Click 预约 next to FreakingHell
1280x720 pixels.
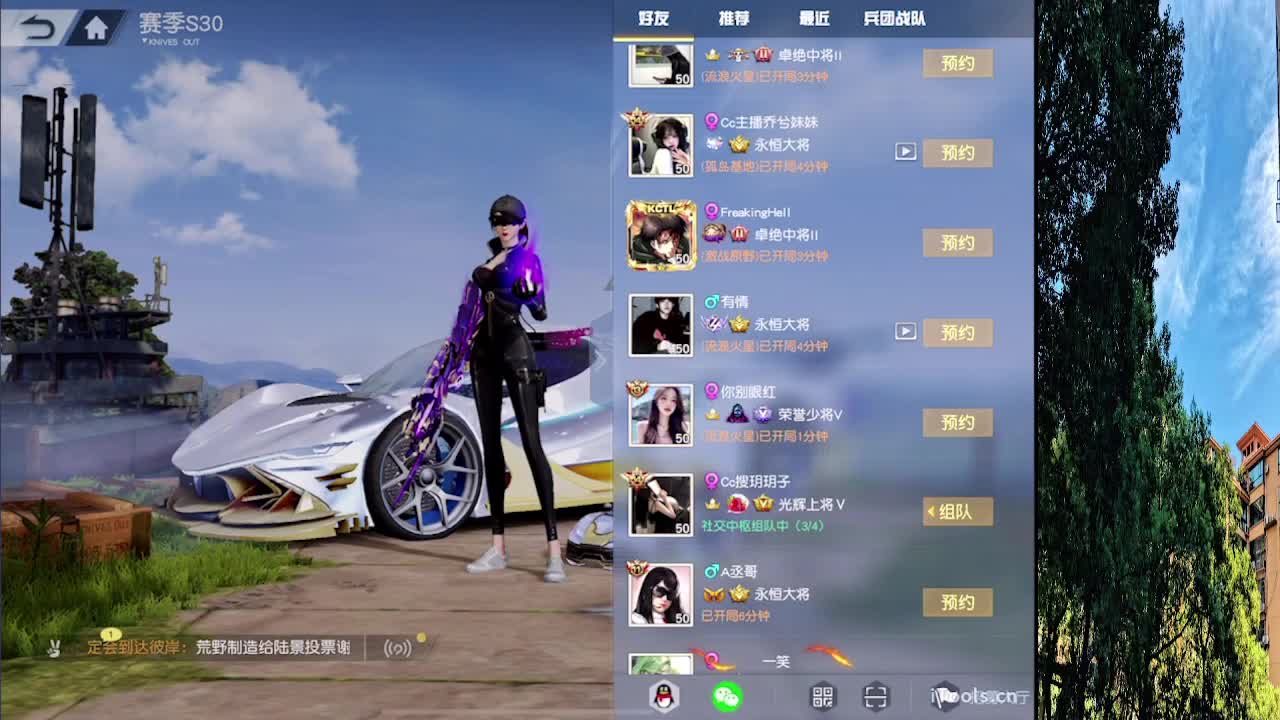[957, 243]
